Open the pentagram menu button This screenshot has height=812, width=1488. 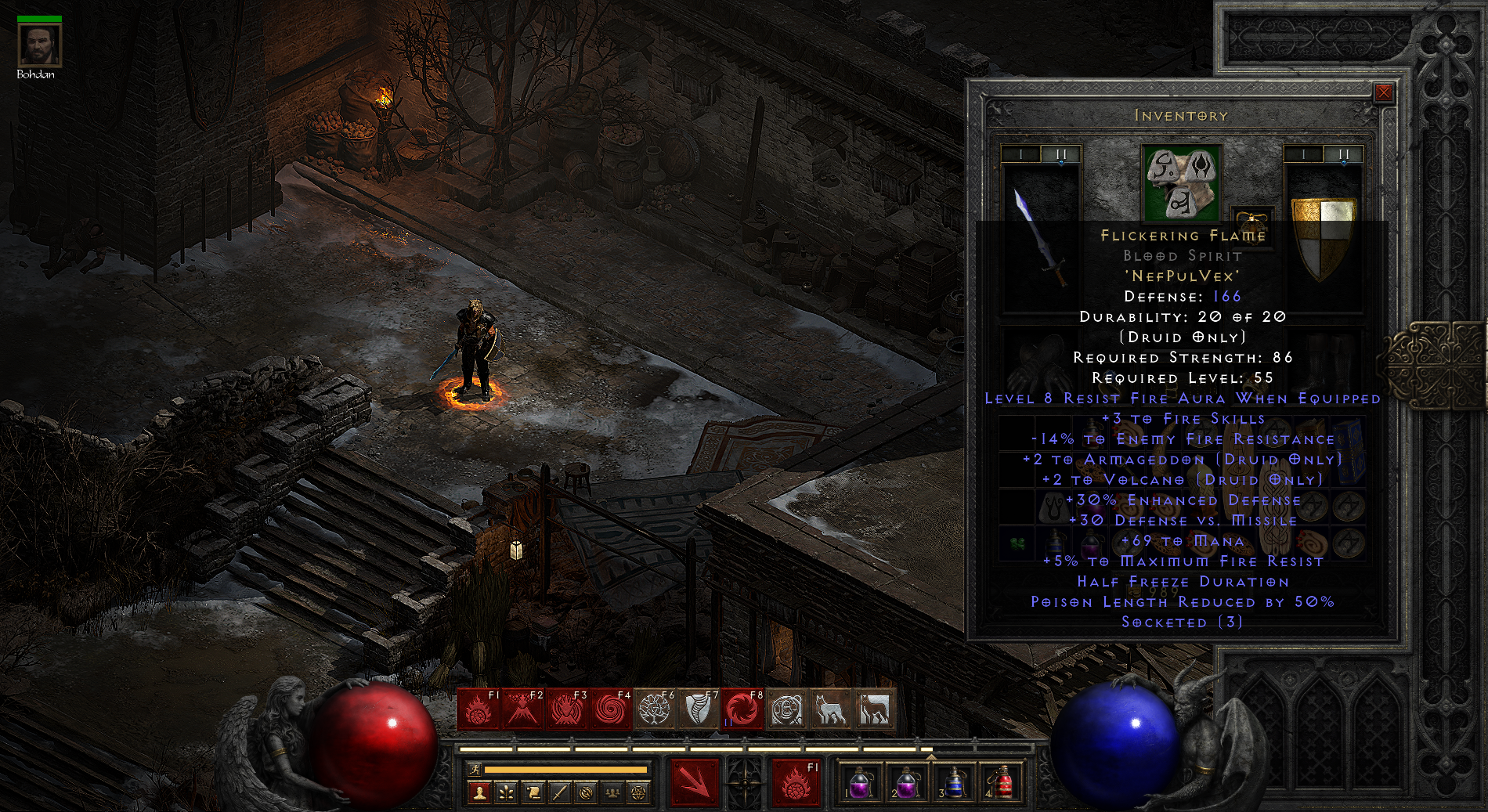(x=639, y=793)
